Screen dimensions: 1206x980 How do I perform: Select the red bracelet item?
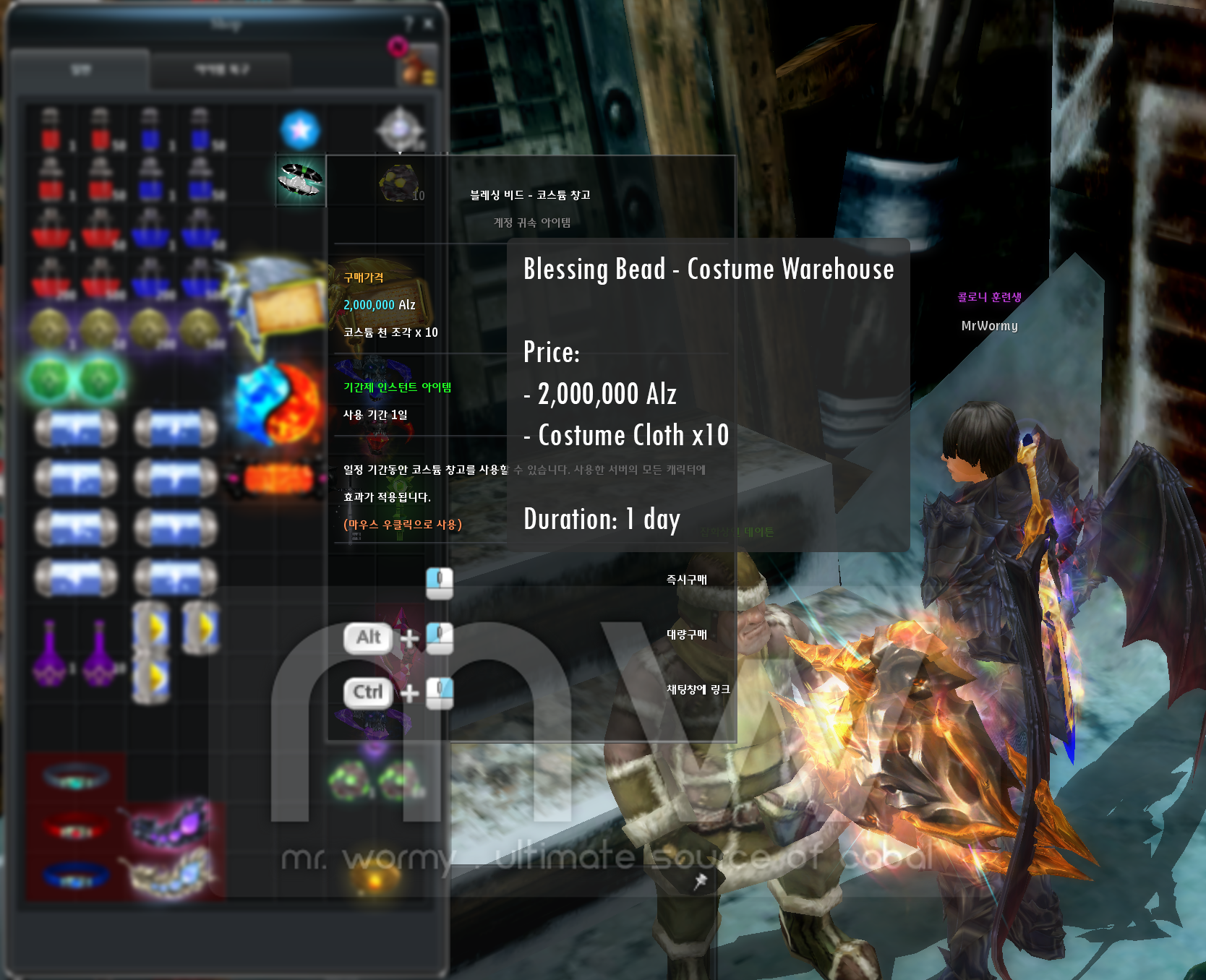click(75, 825)
